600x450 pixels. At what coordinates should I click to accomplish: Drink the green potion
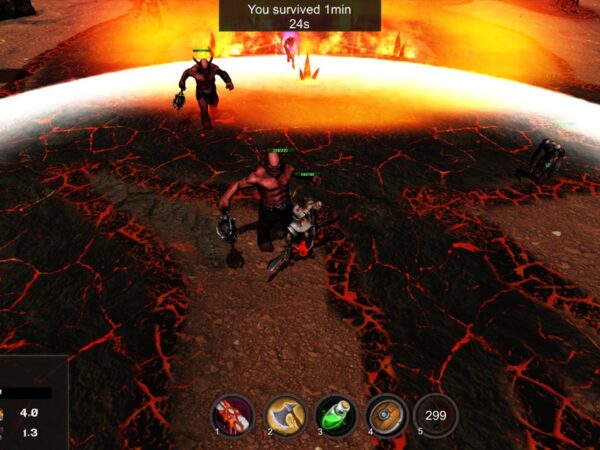point(336,415)
